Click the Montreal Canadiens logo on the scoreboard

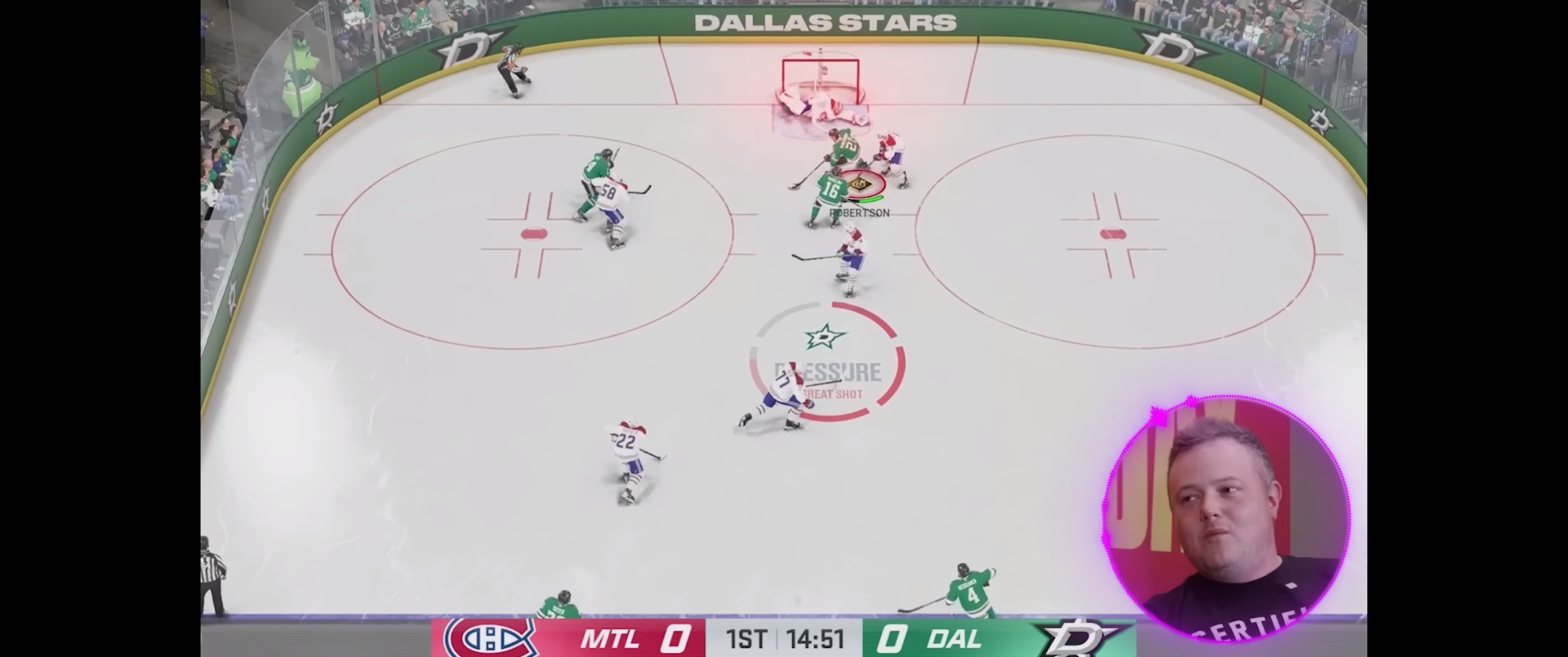(x=490, y=640)
